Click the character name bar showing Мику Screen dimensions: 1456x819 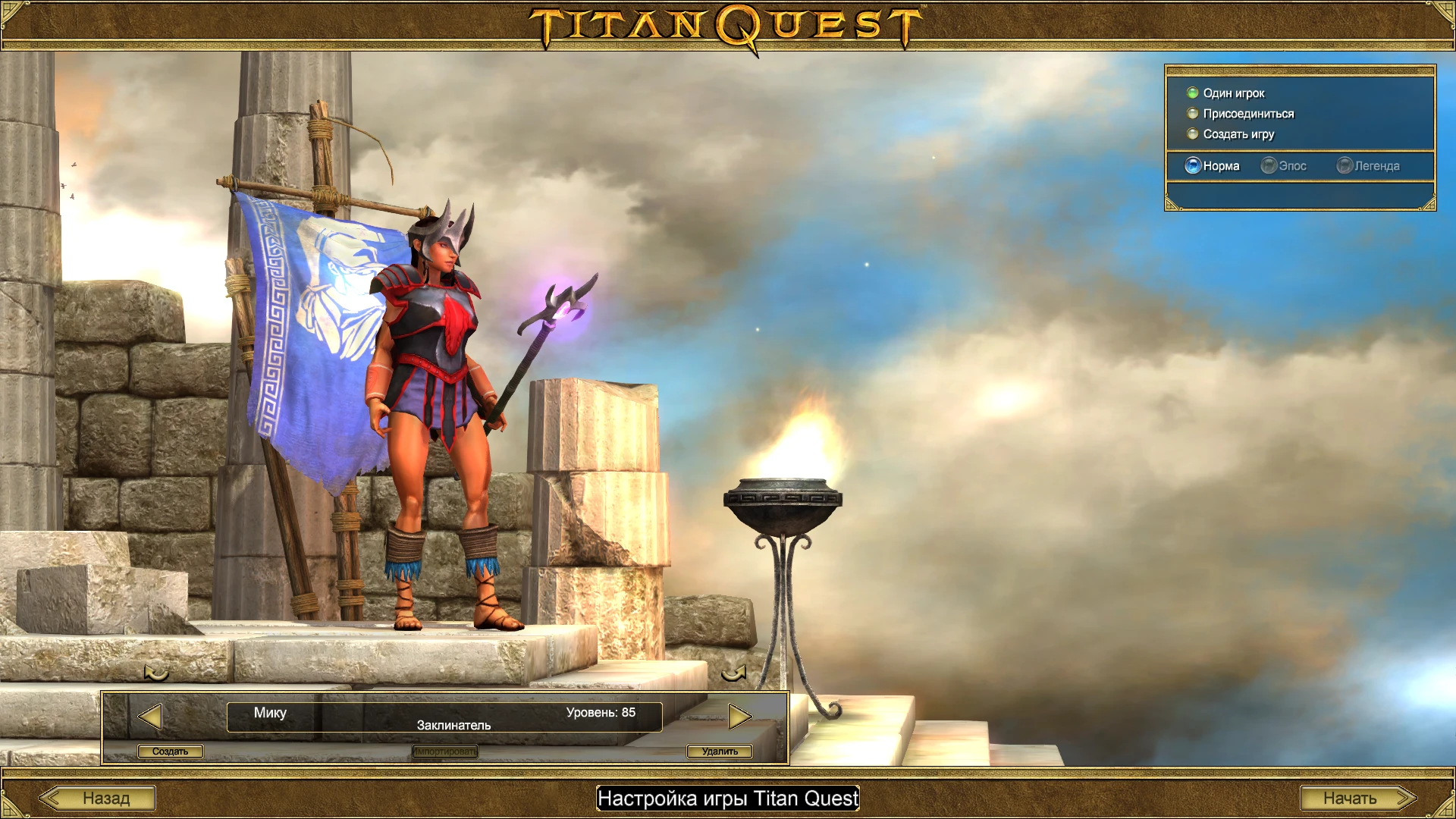pyautogui.click(x=271, y=713)
